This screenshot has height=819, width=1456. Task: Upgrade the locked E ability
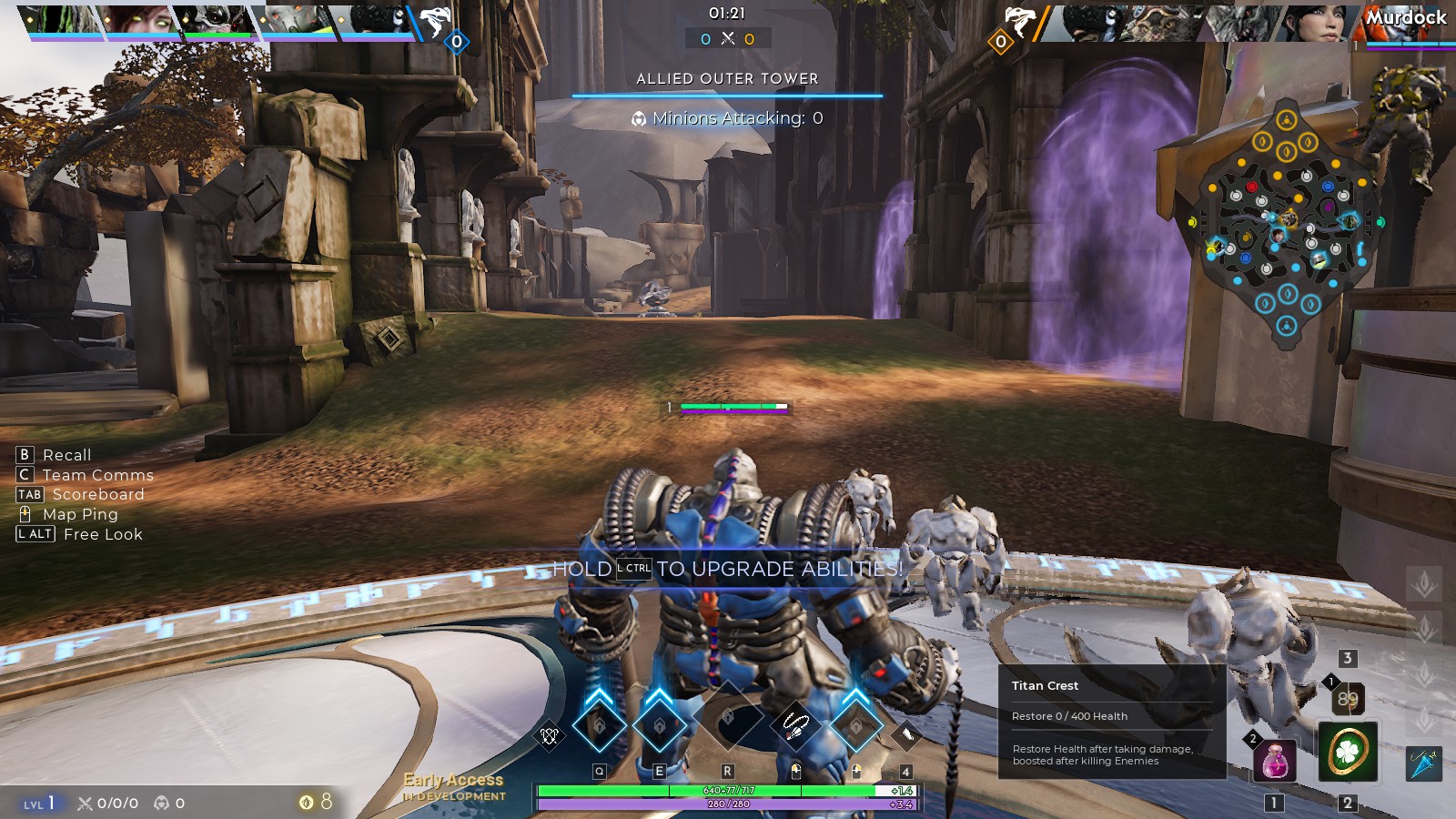pyautogui.click(x=660, y=725)
